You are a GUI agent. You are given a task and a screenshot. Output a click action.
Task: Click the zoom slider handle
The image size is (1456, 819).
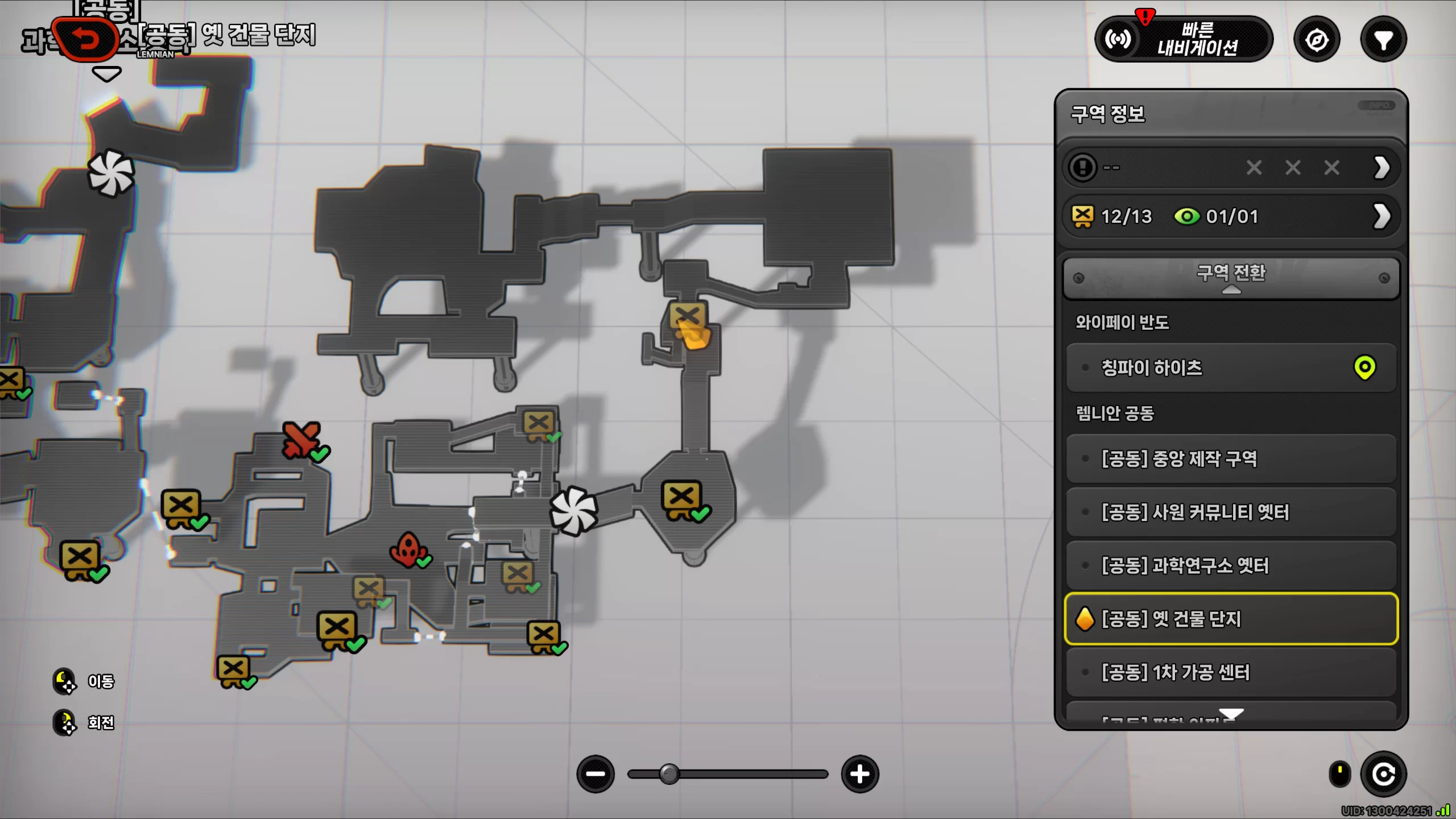[669, 774]
